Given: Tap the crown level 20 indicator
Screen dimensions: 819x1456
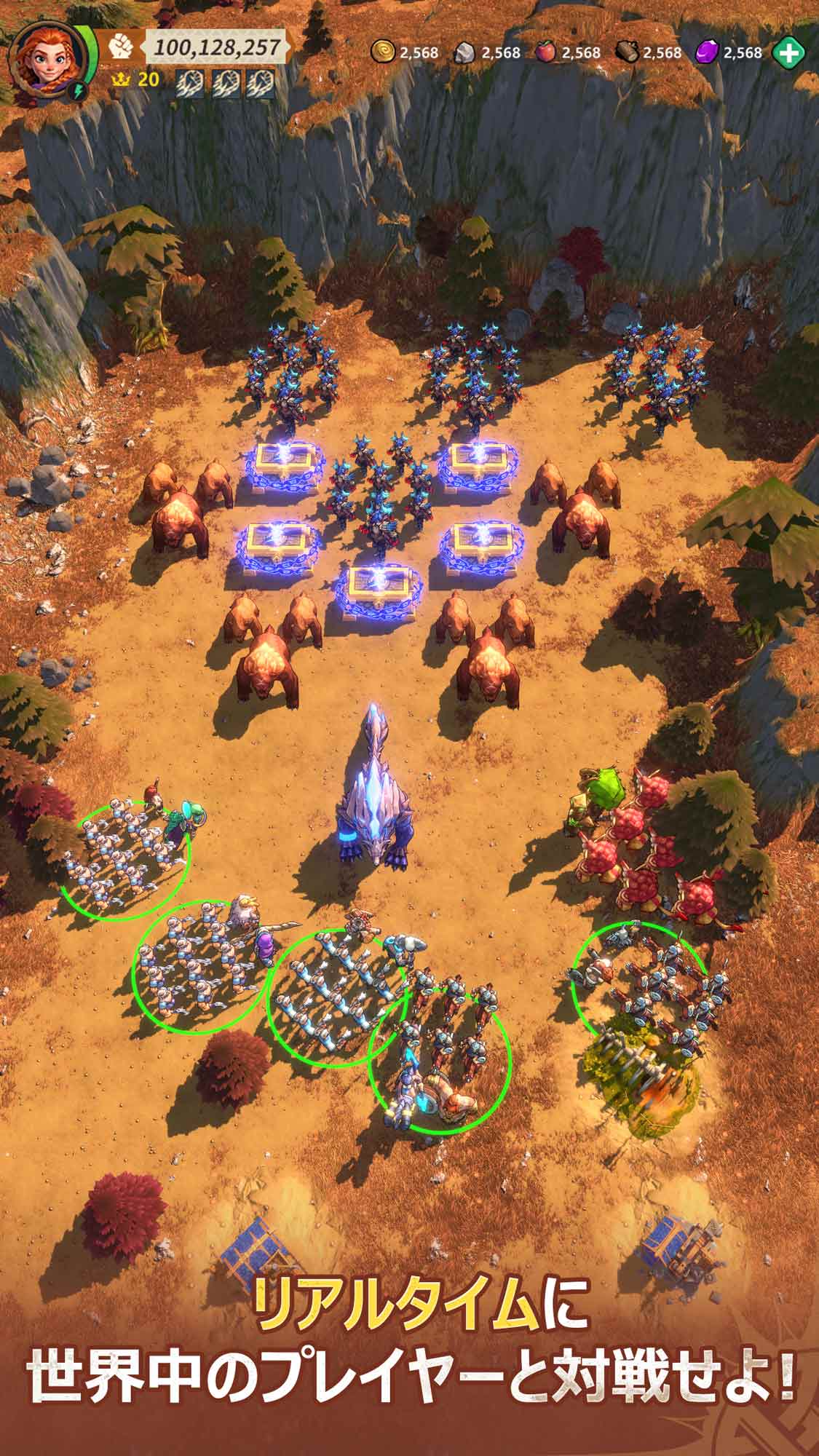Looking at the screenshot, I should pyautogui.click(x=135, y=79).
